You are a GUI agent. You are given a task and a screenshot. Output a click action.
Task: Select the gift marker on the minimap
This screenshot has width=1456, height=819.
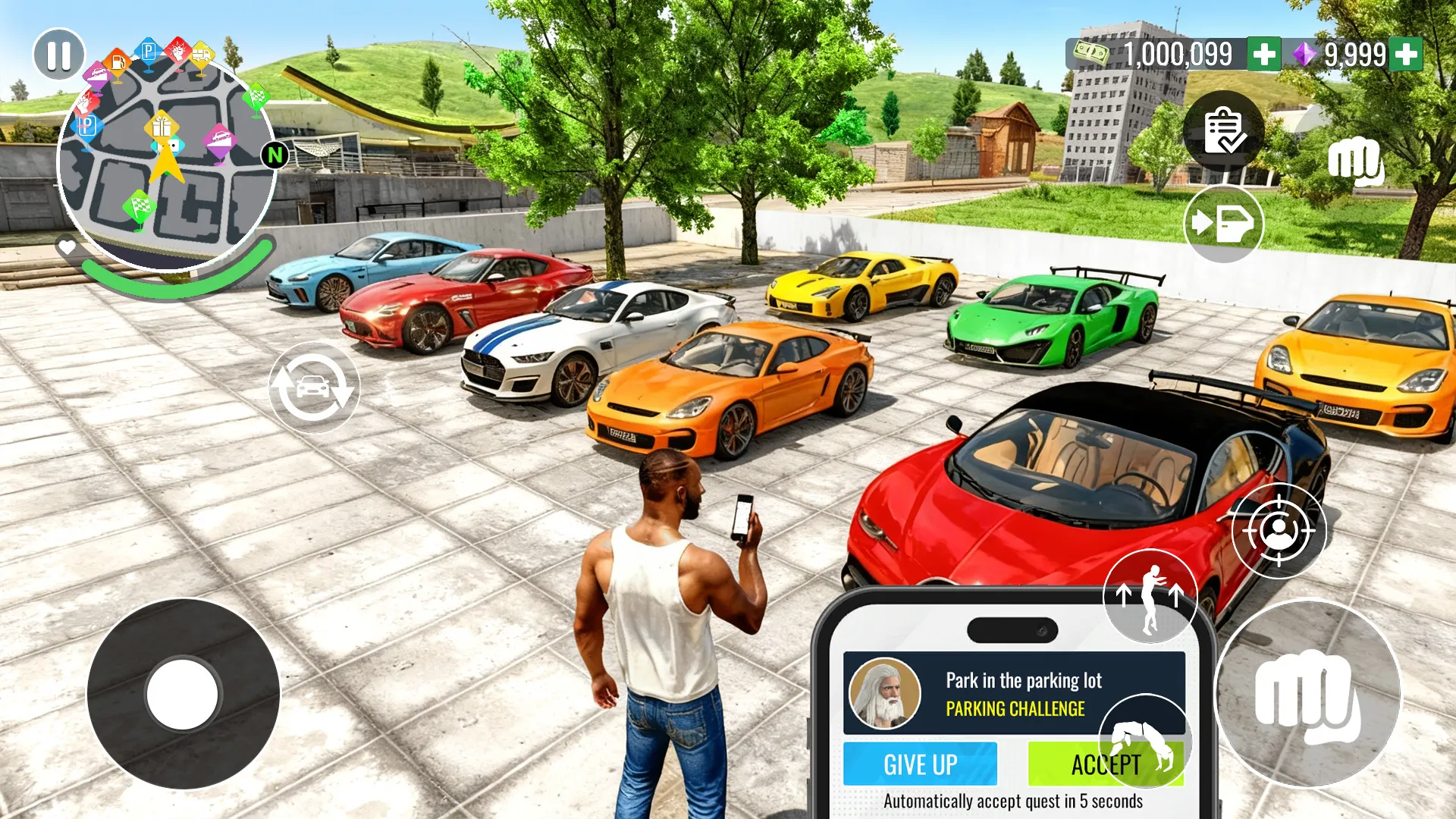[x=161, y=127]
